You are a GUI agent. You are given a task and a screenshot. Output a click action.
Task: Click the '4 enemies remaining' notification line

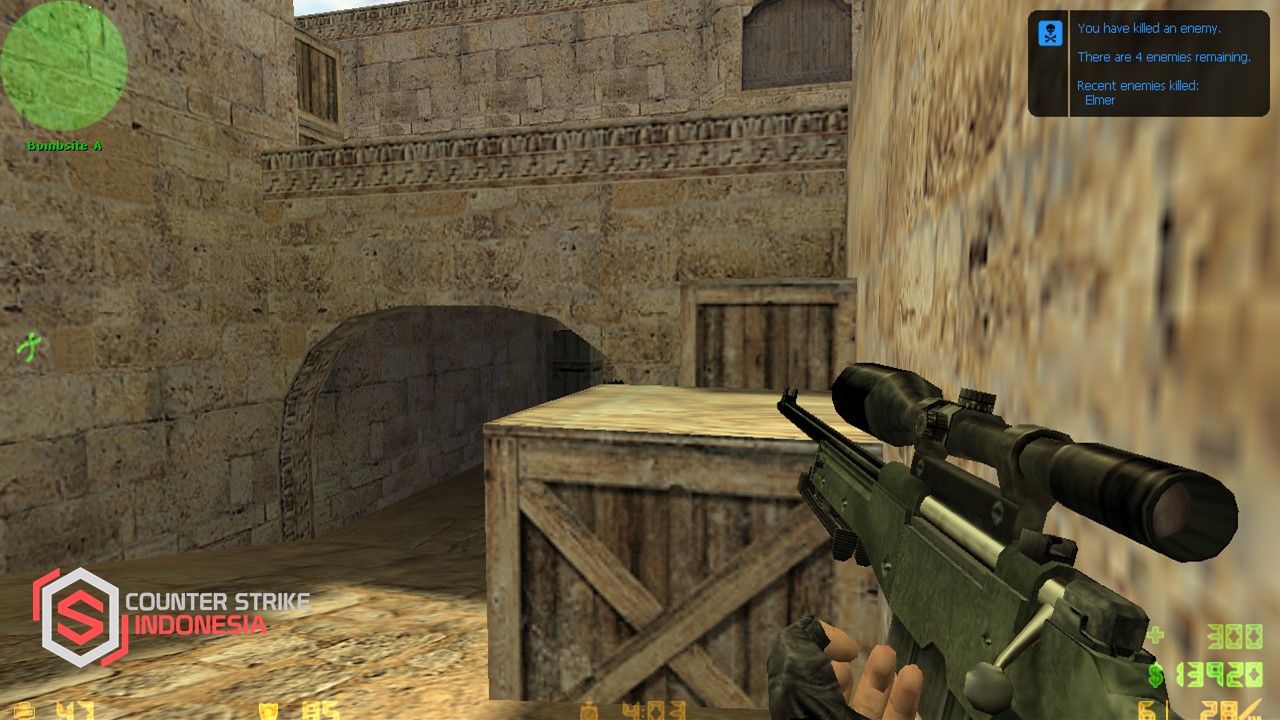tap(1163, 57)
